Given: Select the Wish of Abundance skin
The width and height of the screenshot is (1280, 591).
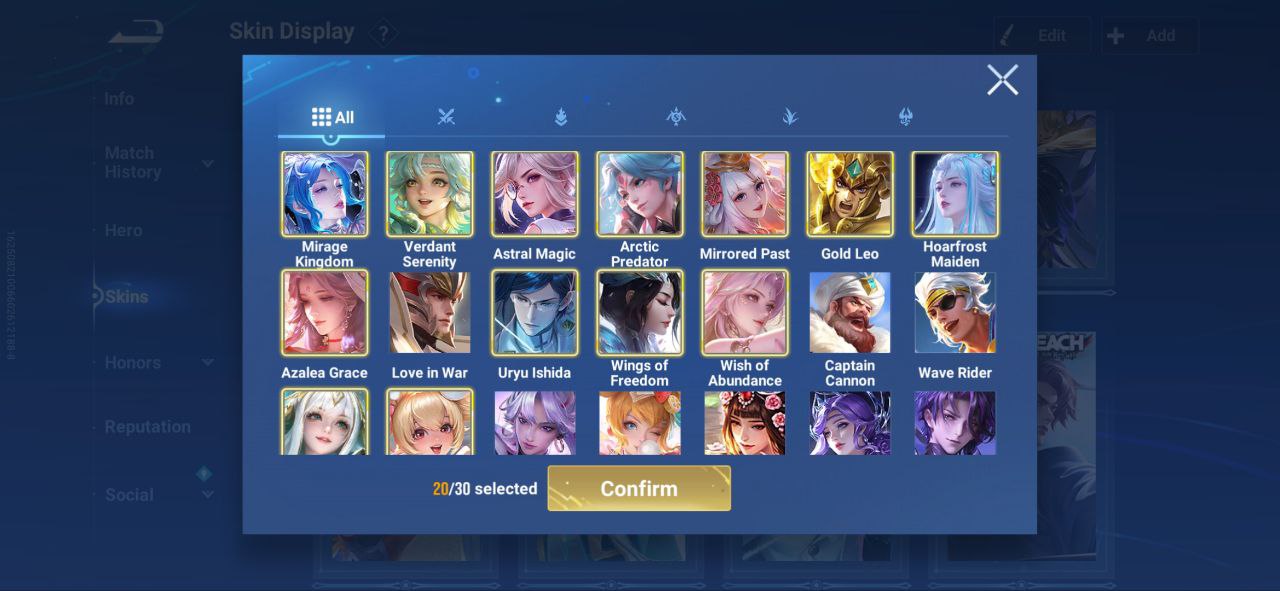Looking at the screenshot, I should tap(745, 312).
